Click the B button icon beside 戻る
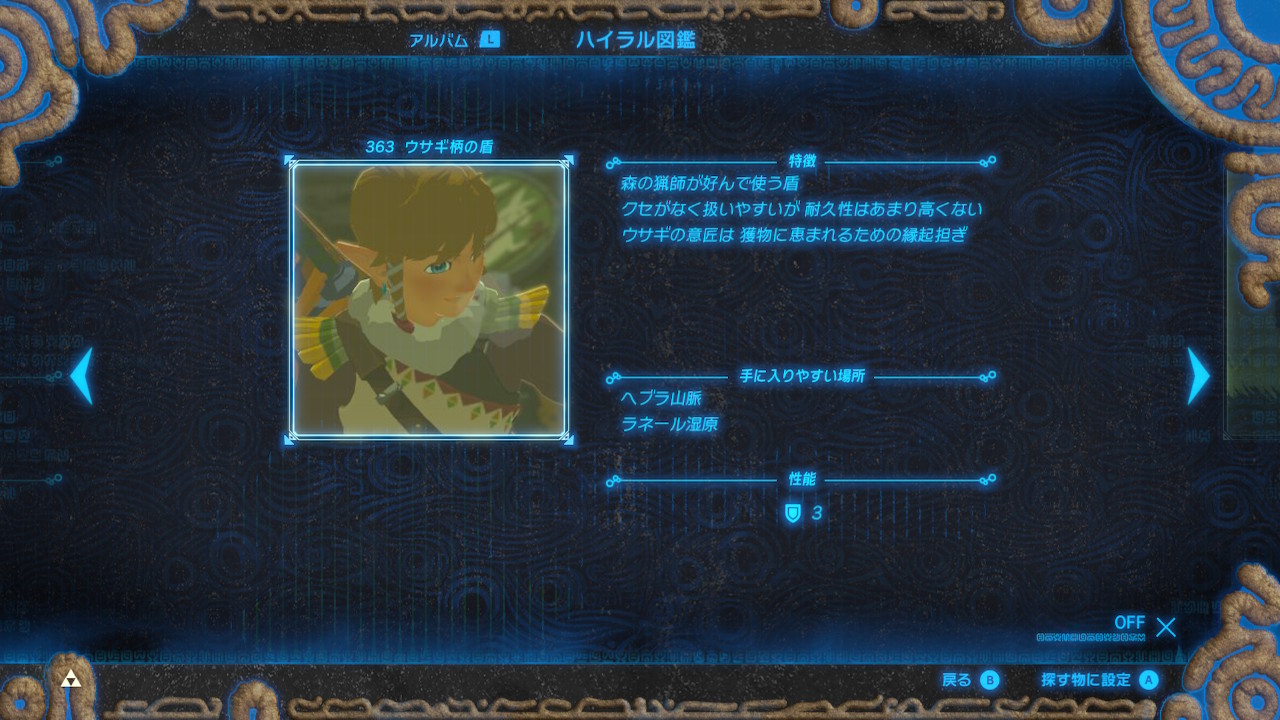The height and width of the screenshot is (720, 1280). (991, 679)
